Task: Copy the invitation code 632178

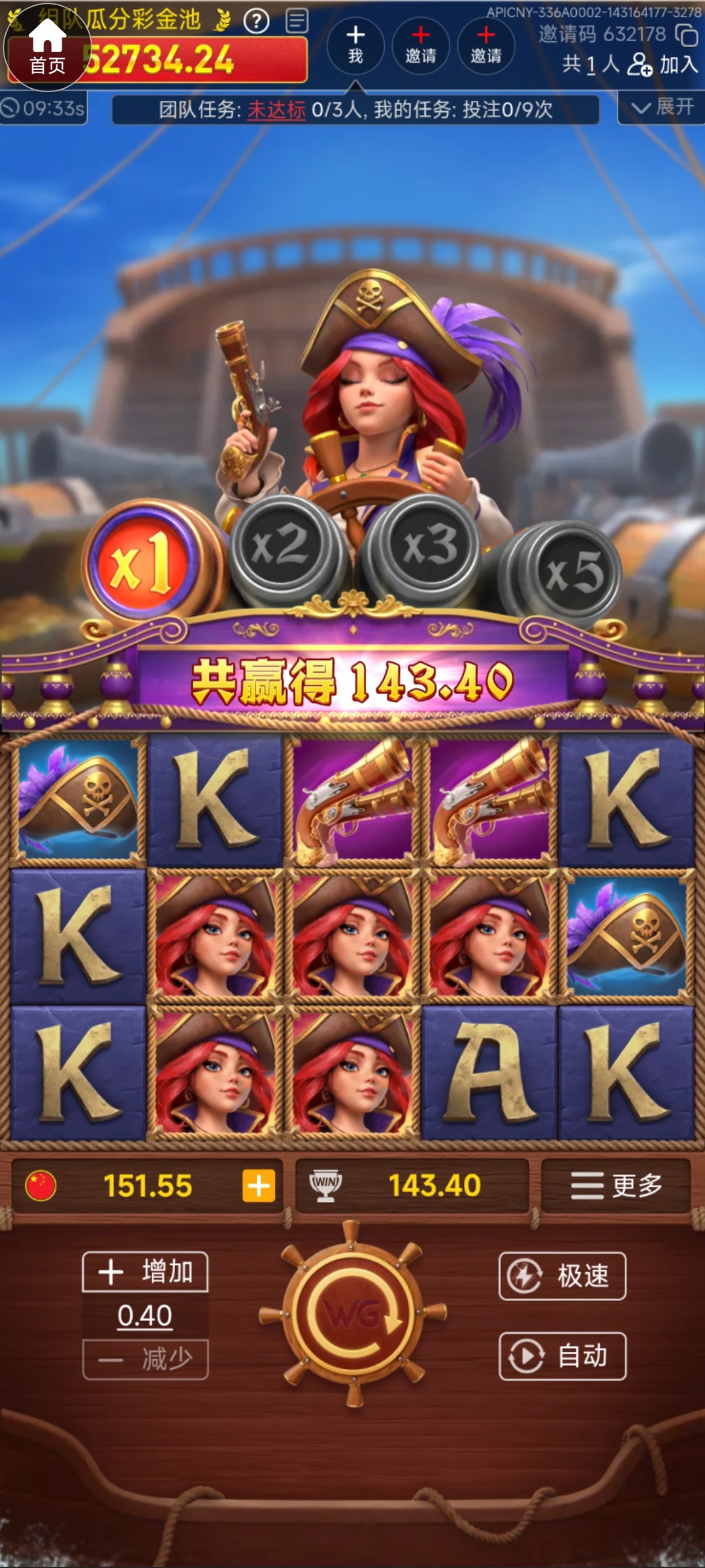Action: pos(686,35)
